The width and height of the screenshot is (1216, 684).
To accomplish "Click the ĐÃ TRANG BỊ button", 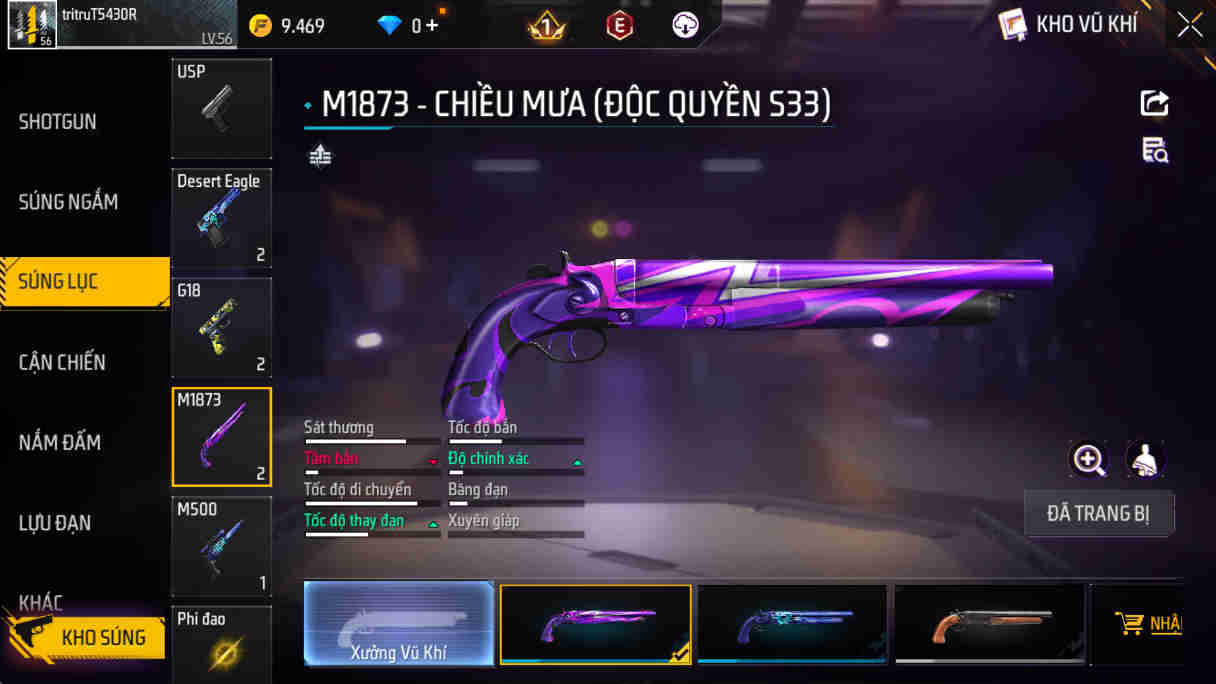I will [x=1098, y=514].
